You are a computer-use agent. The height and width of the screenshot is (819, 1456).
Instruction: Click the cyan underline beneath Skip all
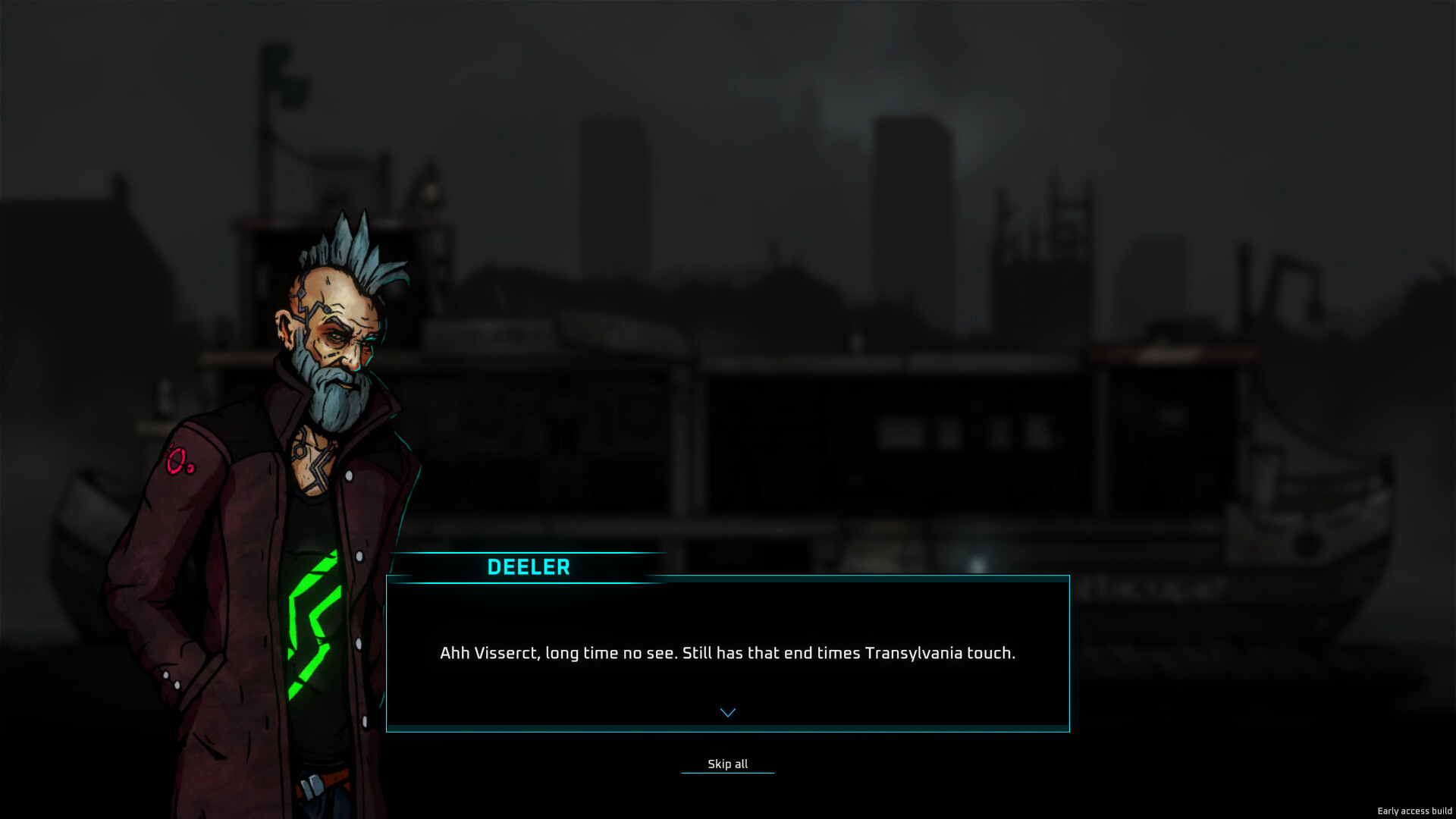(727, 773)
